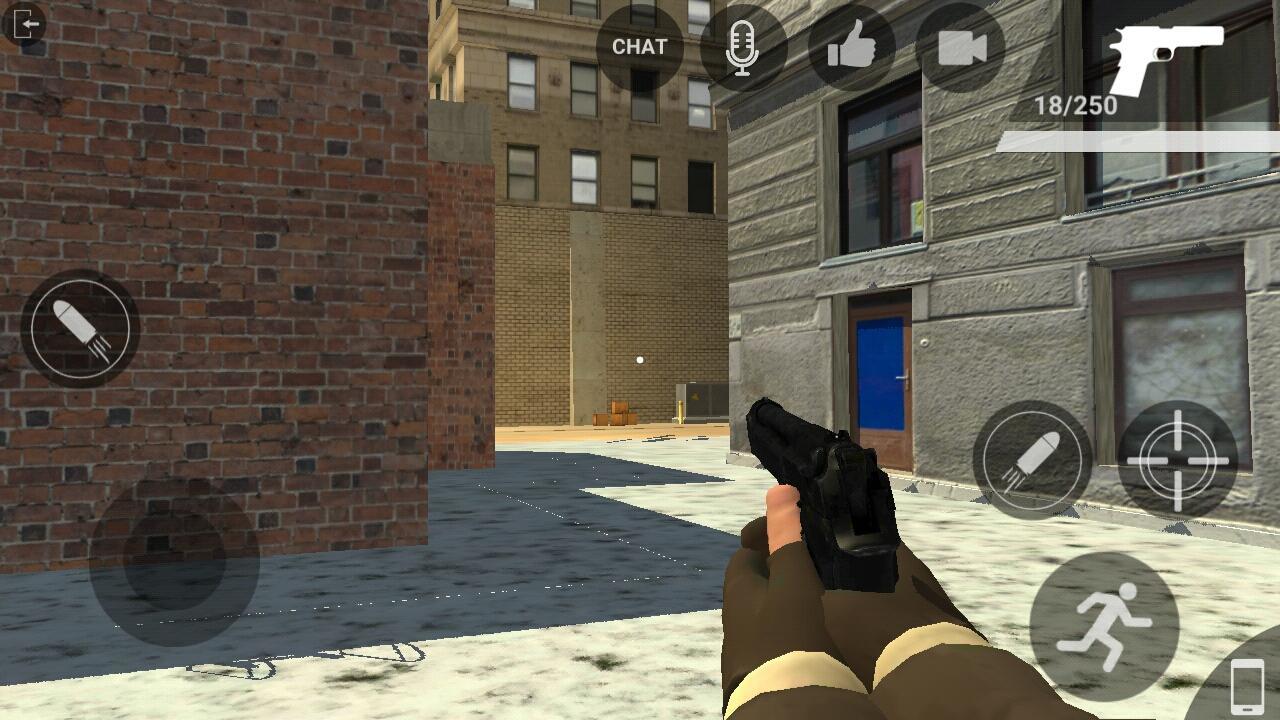Screen dimensions: 1280x720
Task: Fire using the left bullet button
Action: point(78,328)
